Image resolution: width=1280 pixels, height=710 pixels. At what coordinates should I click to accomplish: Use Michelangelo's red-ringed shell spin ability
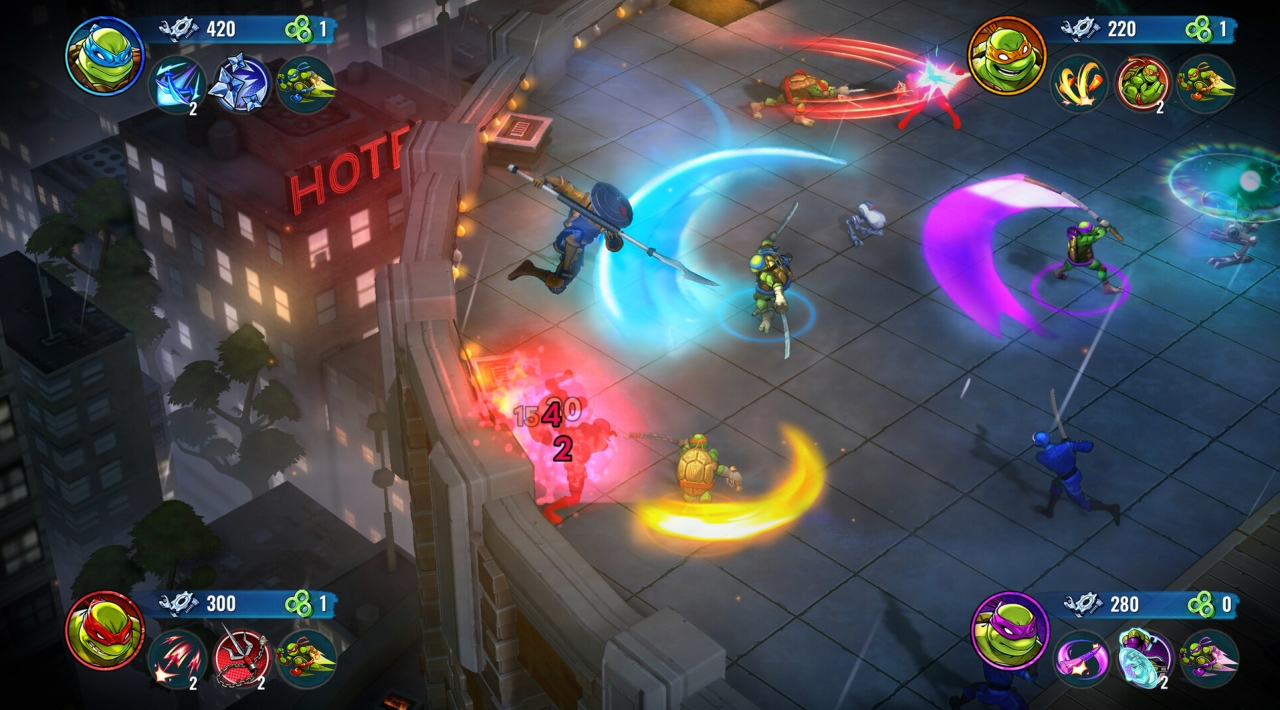point(1143,83)
